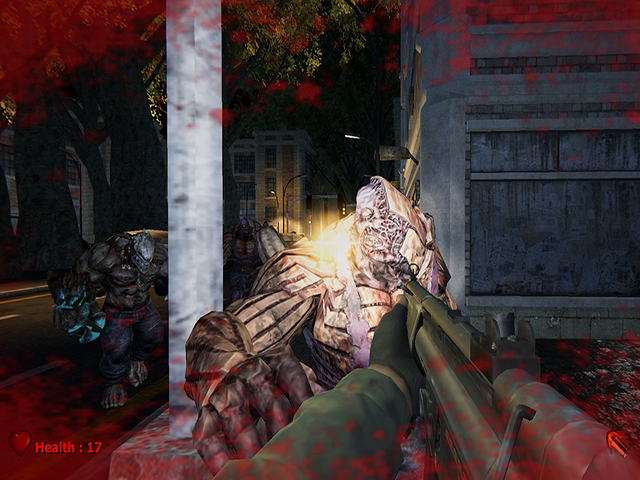Click the red bullet ammo icon
The width and height of the screenshot is (640, 480).
pos(618,442)
